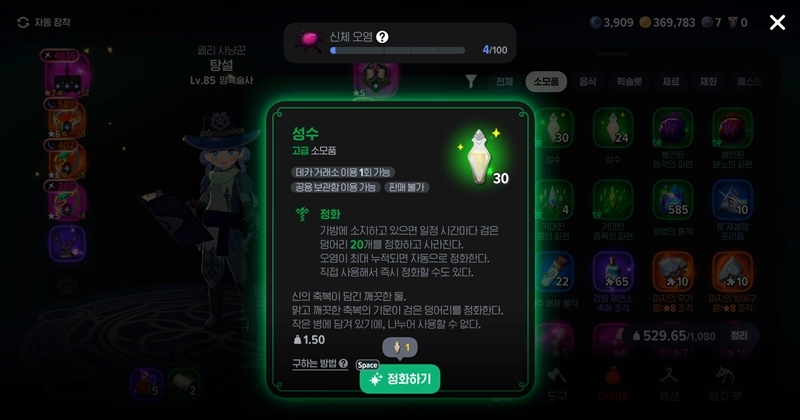Choose the 재료 materials tab
The height and width of the screenshot is (420, 800).
pyautogui.click(x=669, y=82)
